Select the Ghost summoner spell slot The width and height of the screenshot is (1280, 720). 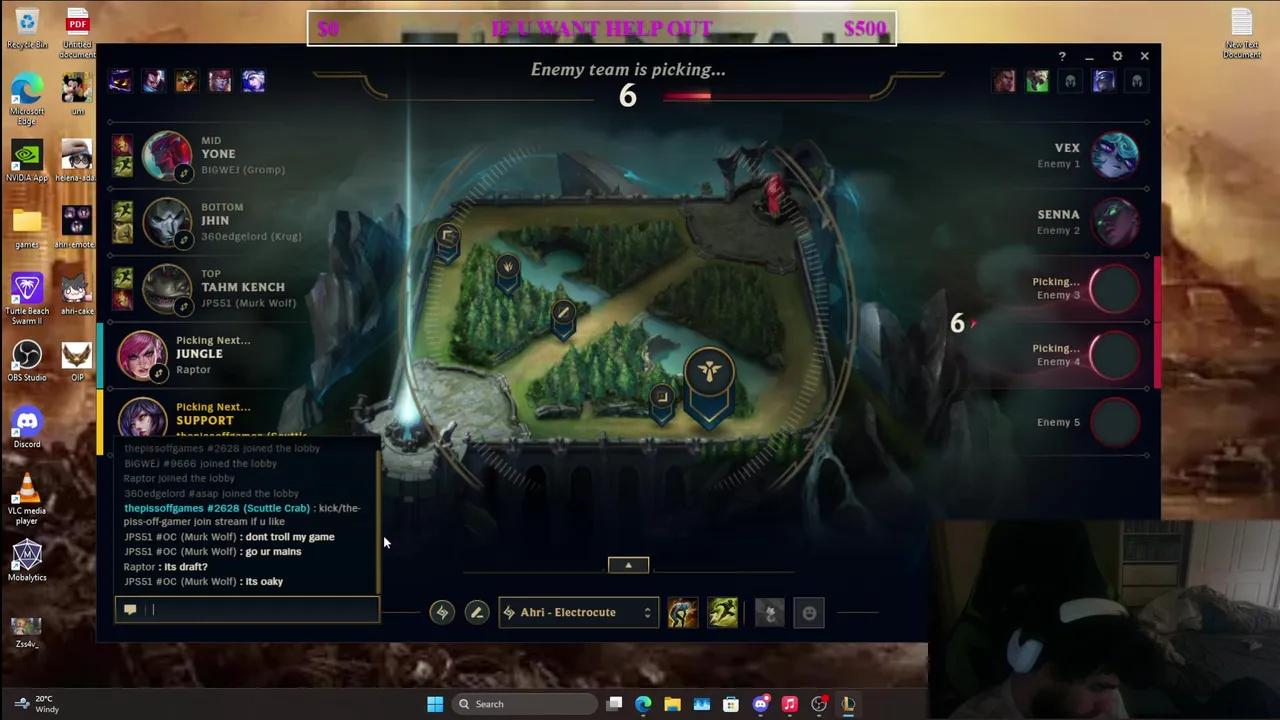click(x=723, y=612)
